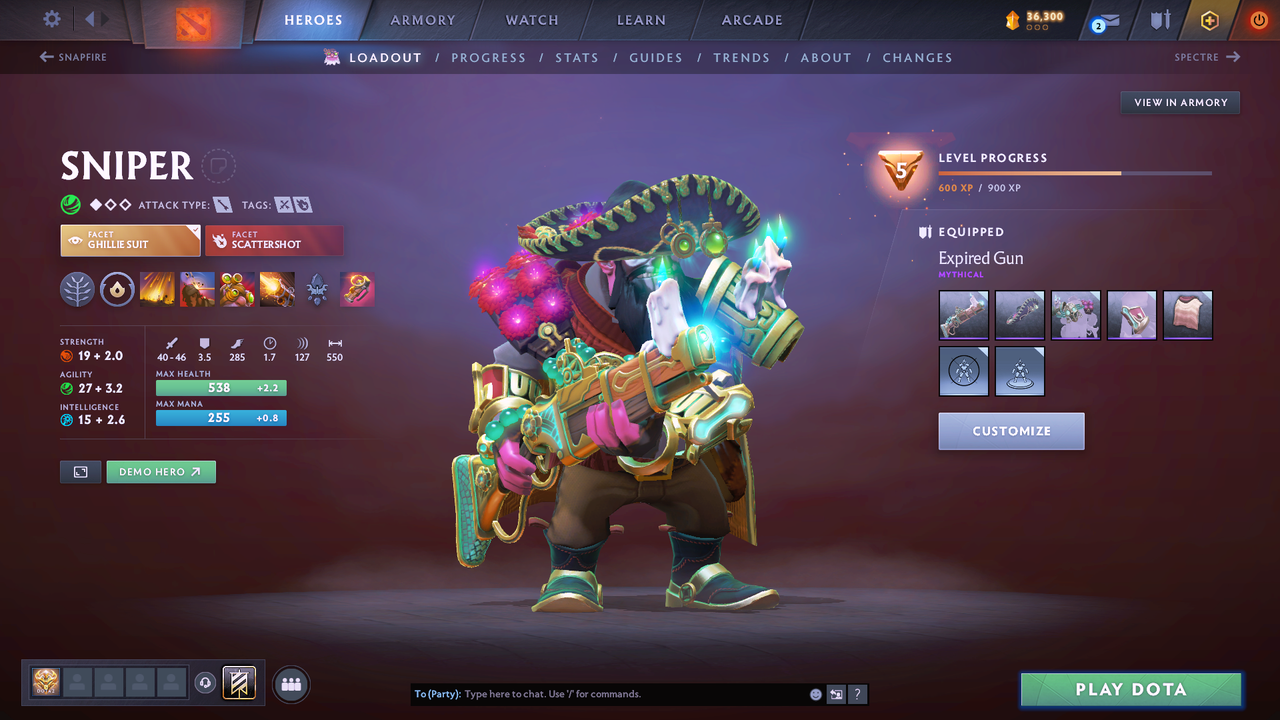Click the party chat input field
This screenshot has width=1280, height=720.
[x=600, y=693]
